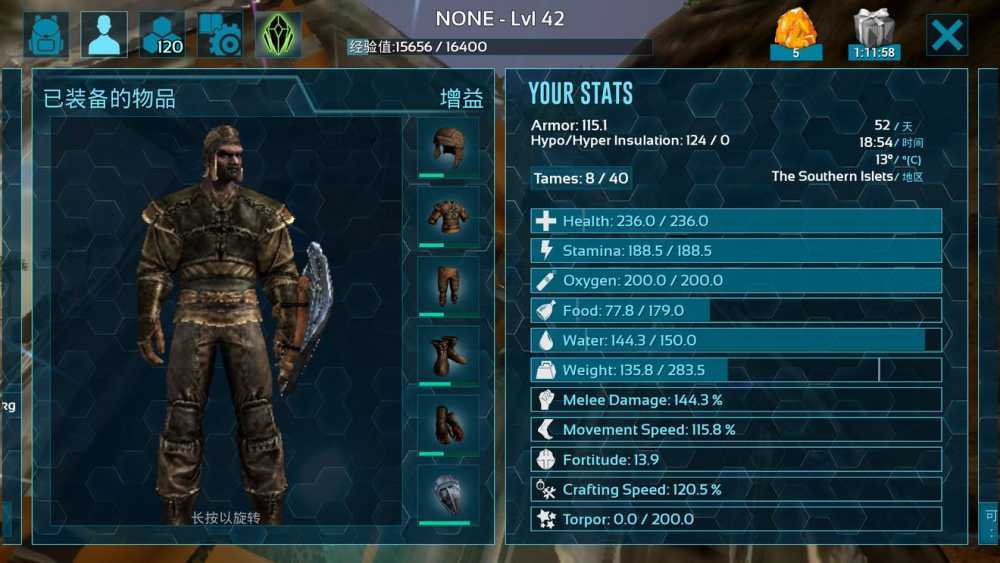Select the equipped hide helmet slot
The image size is (1000, 563).
click(x=448, y=148)
